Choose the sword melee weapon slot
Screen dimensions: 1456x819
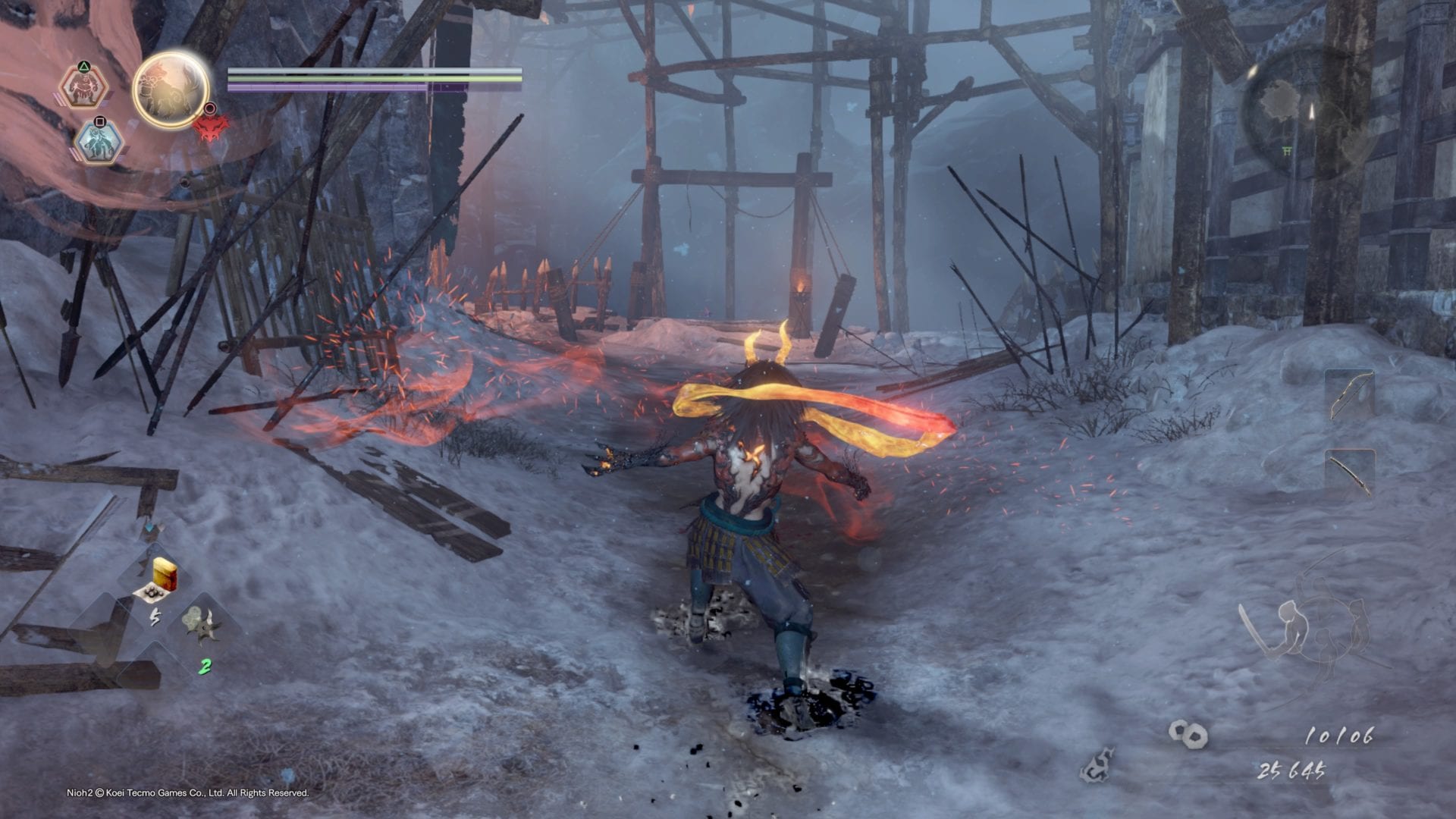(1349, 473)
